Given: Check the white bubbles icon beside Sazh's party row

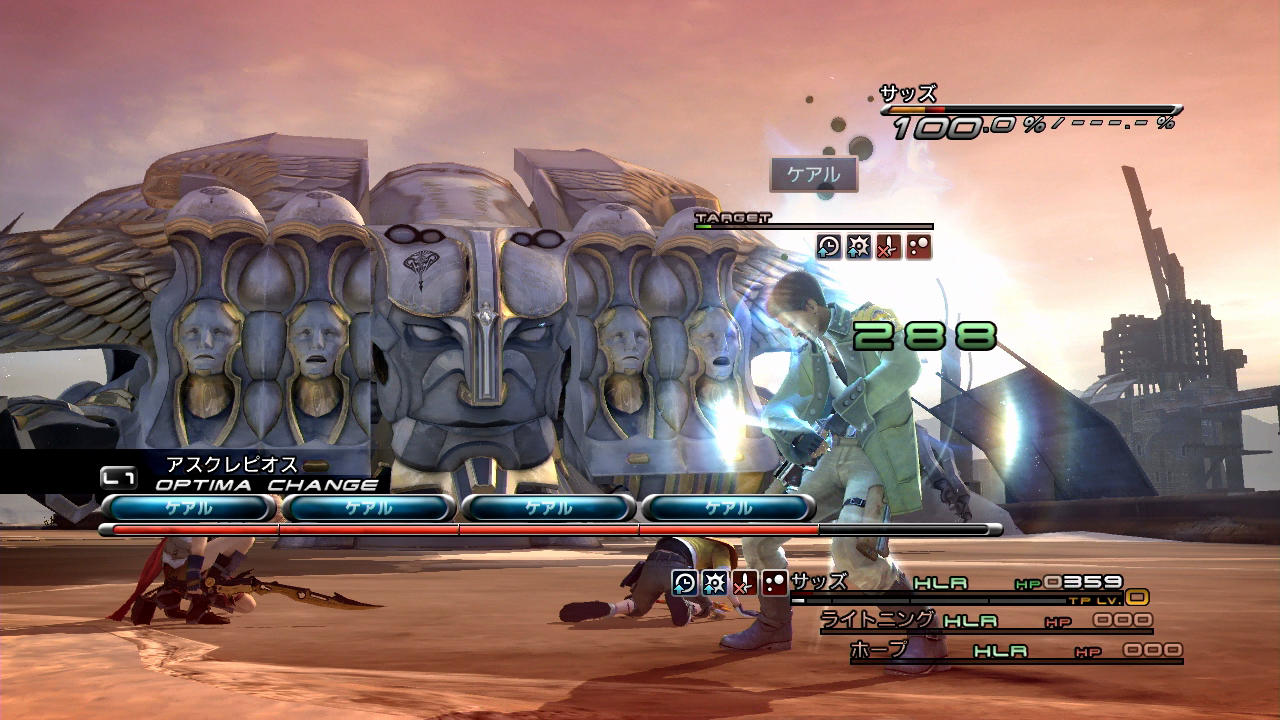Looking at the screenshot, I should coord(774,583).
